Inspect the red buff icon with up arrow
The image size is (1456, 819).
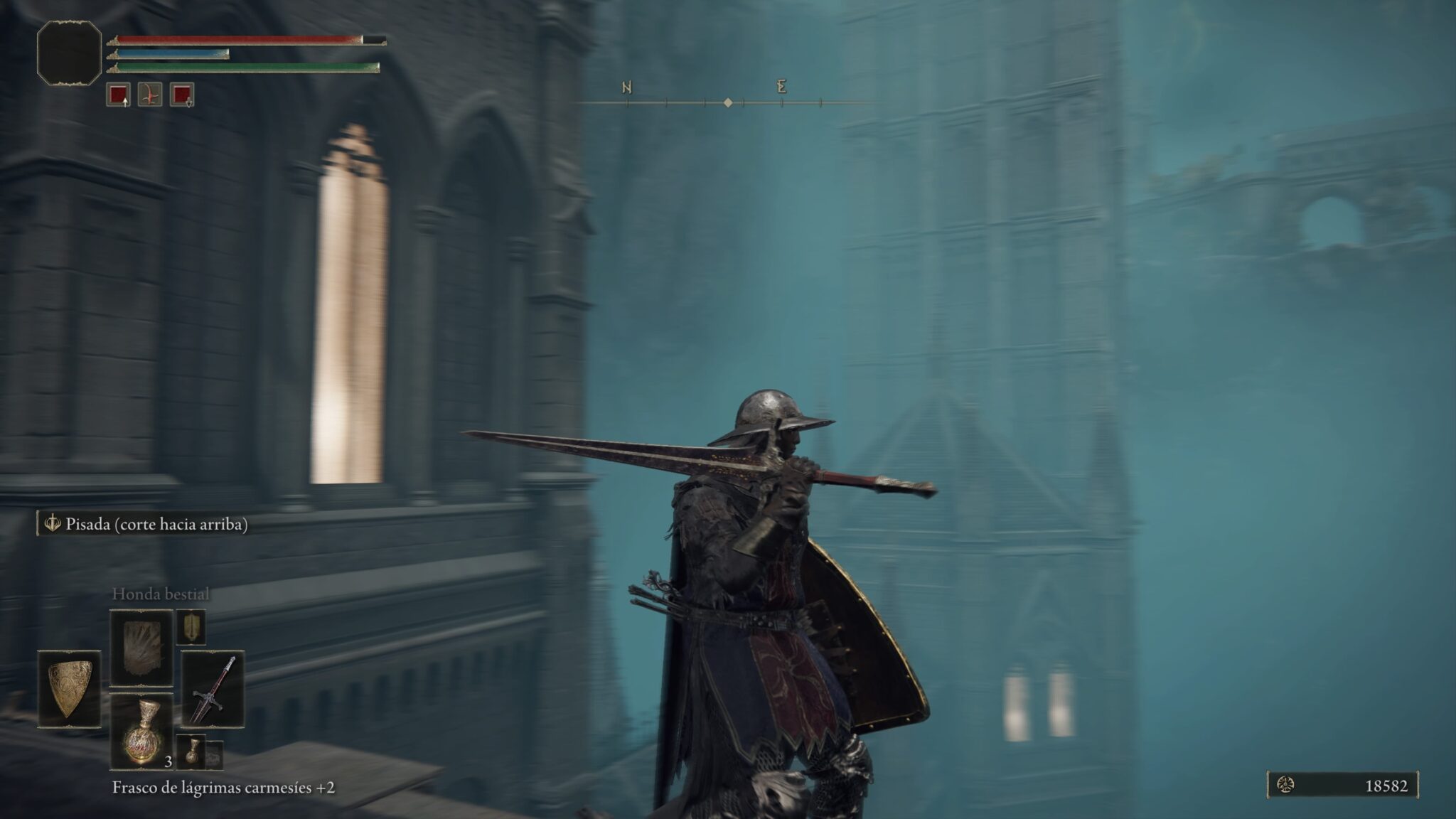118,95
